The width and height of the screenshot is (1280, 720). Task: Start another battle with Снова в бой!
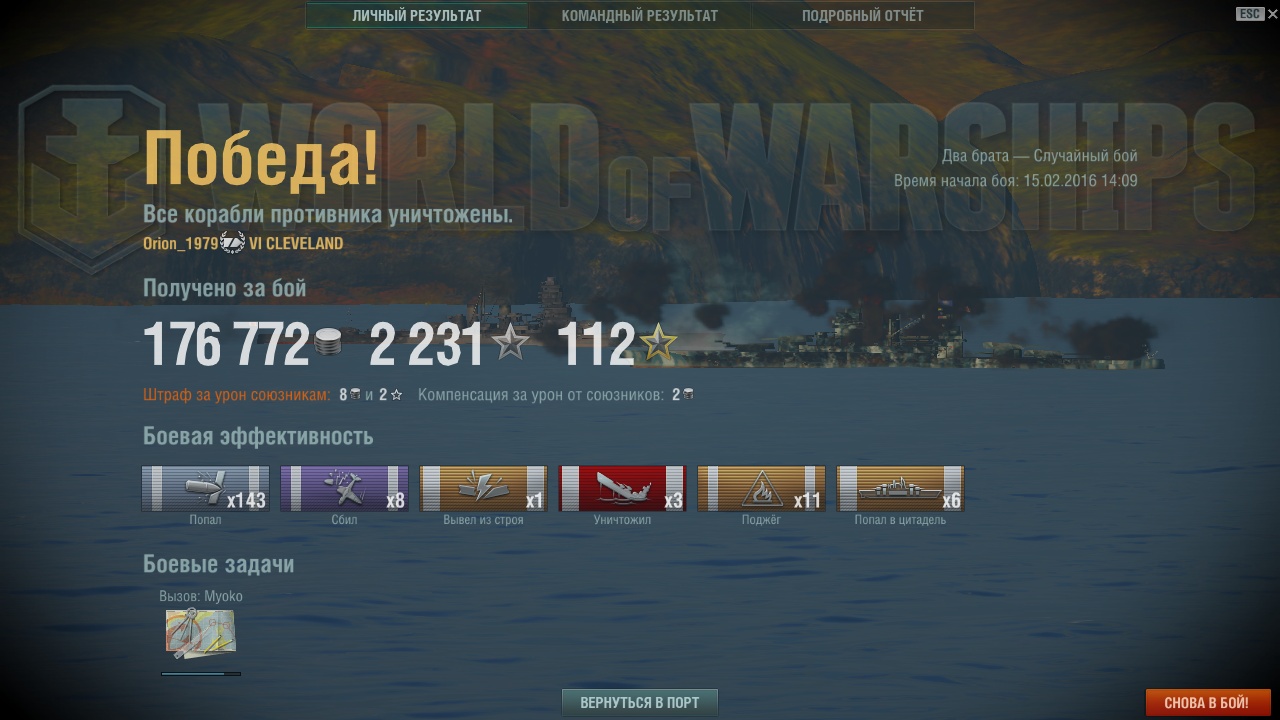[1207, 703]
